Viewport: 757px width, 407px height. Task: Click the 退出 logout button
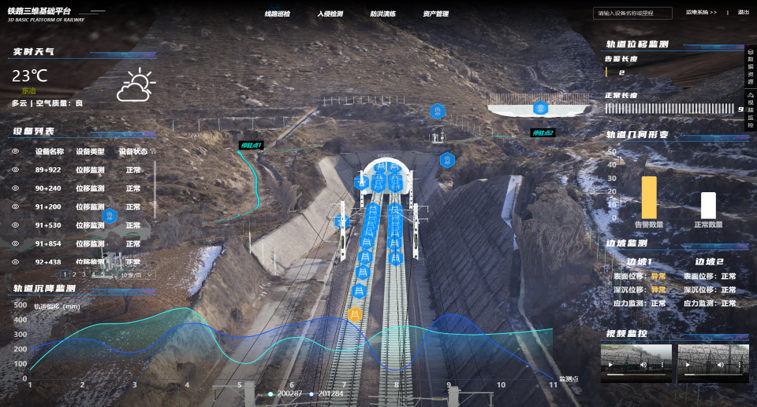743,13
